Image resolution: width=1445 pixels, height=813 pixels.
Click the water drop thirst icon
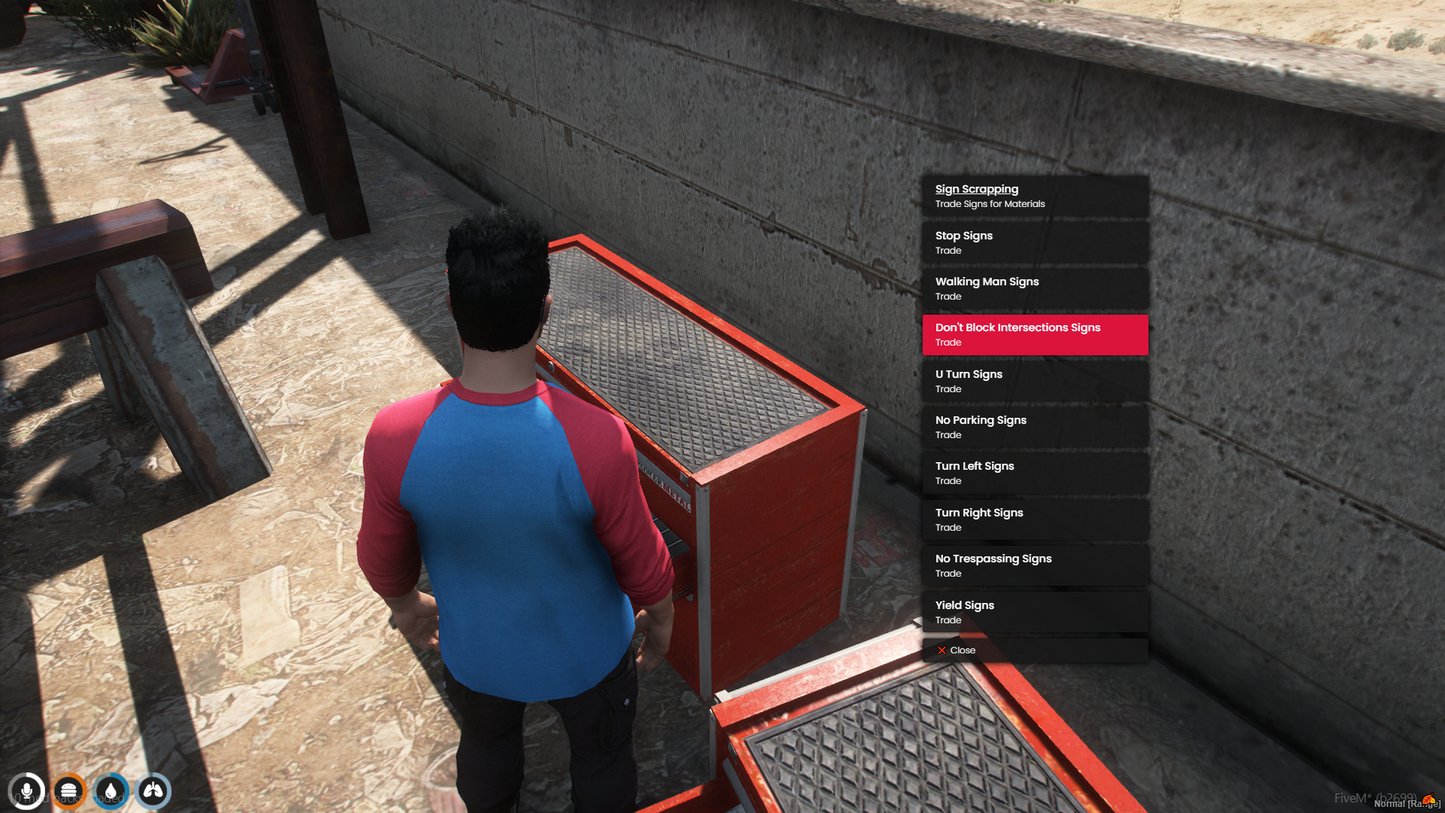coord(111,791)
